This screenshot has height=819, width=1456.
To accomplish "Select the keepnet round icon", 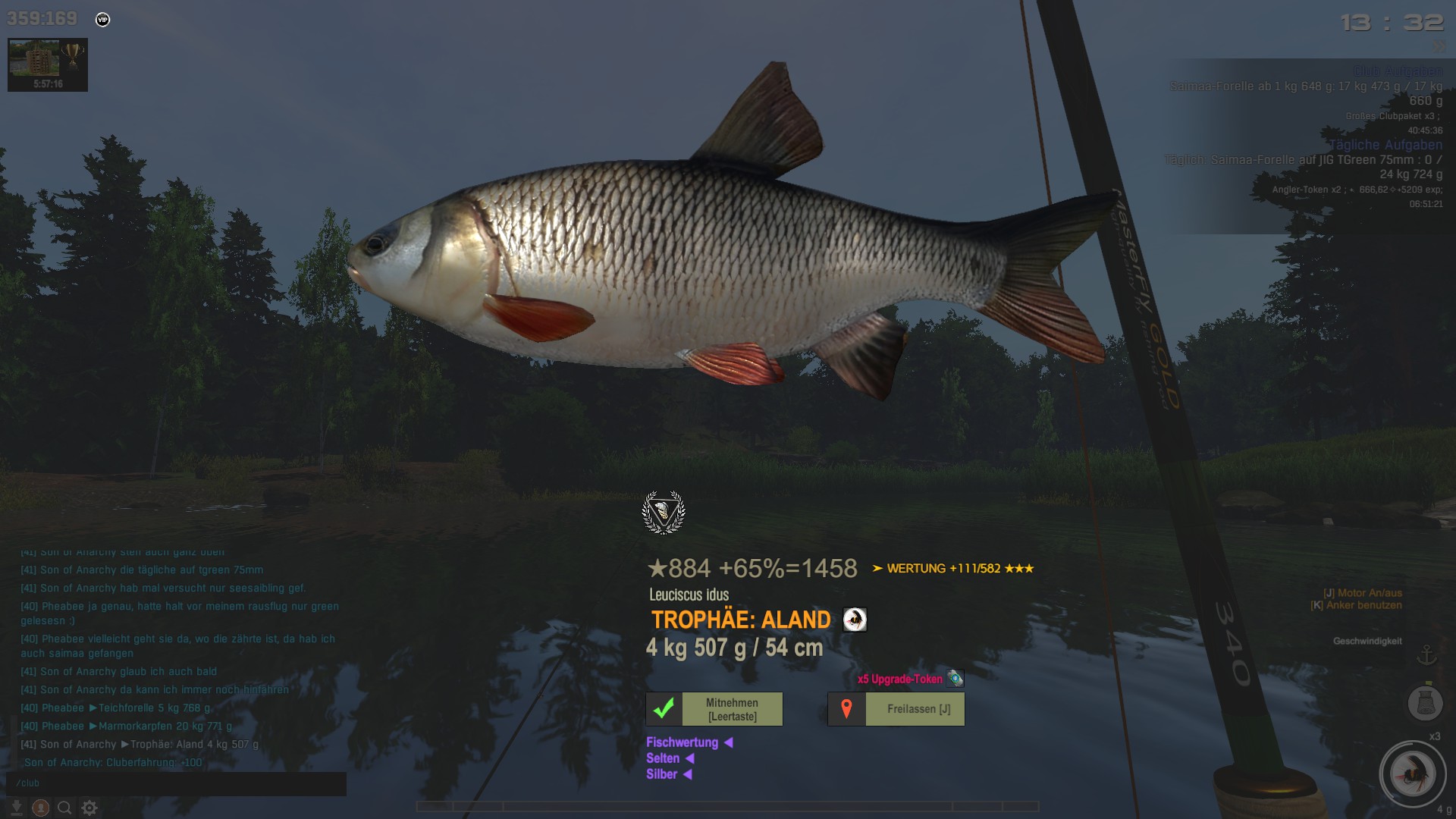I will click(x=1424, y=702).
